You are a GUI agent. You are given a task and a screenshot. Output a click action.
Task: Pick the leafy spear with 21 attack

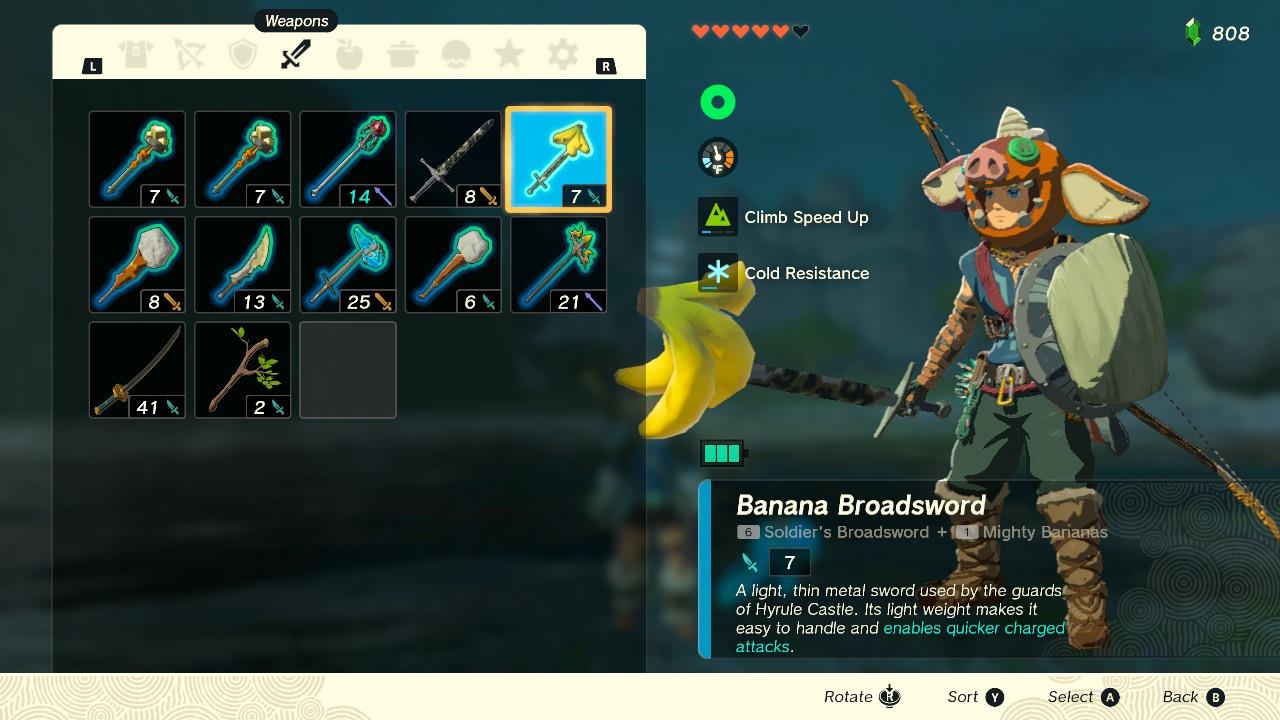pos(558,265)
